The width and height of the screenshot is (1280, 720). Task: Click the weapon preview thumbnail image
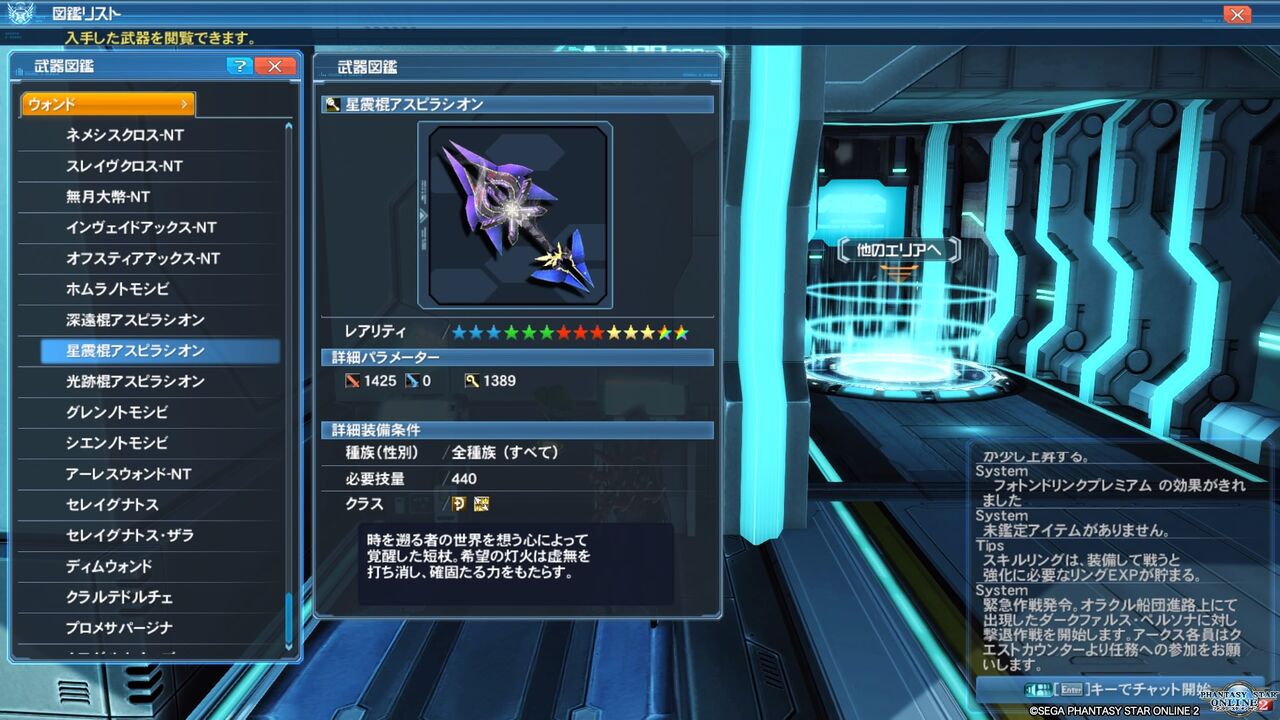tap(516, 212)
